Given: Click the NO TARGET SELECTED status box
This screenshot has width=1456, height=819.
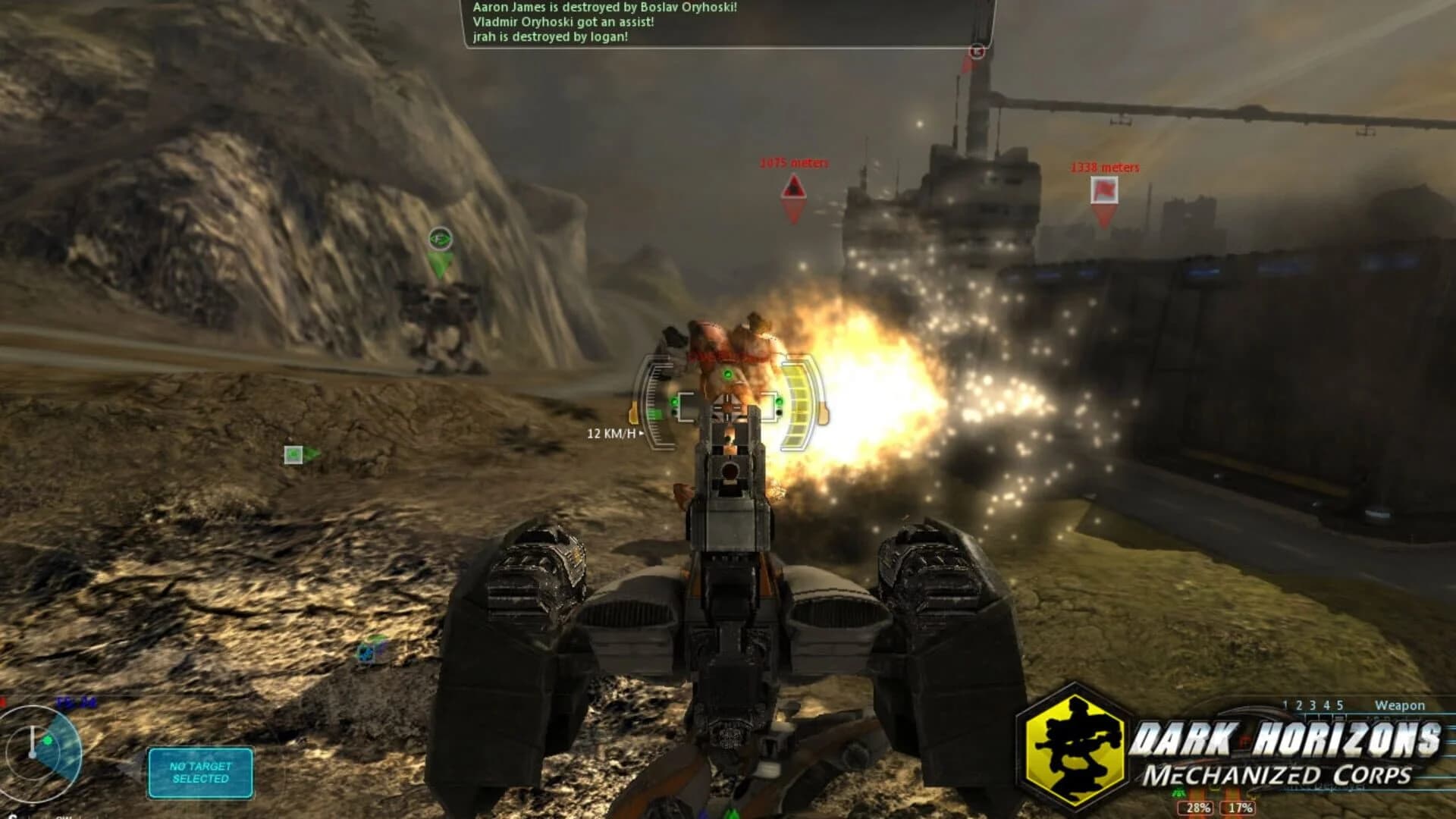Looking at the screenshot, I should [x=199, y=772].
